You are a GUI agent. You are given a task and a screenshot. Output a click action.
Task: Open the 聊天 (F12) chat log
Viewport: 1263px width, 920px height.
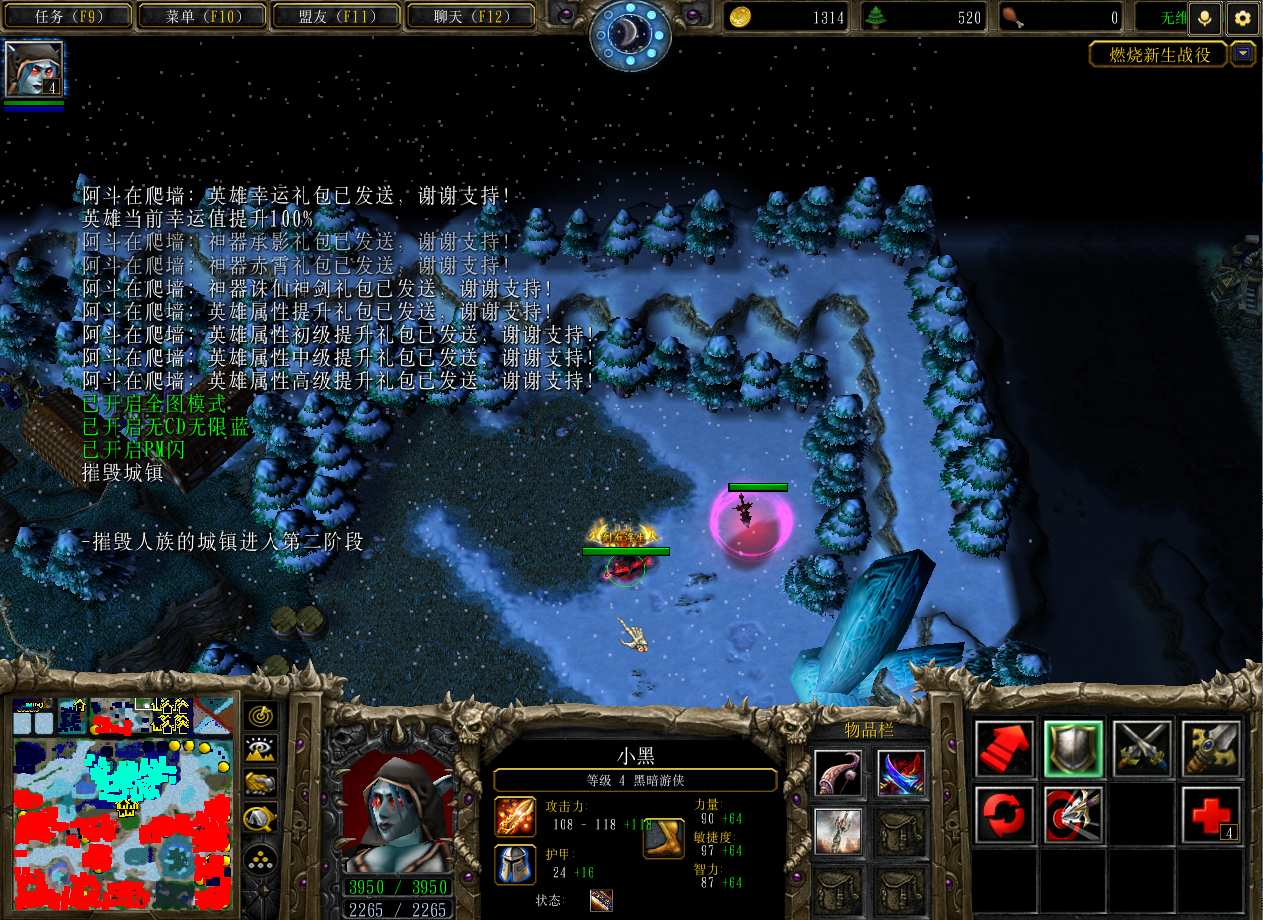click(x=472, y=17)
